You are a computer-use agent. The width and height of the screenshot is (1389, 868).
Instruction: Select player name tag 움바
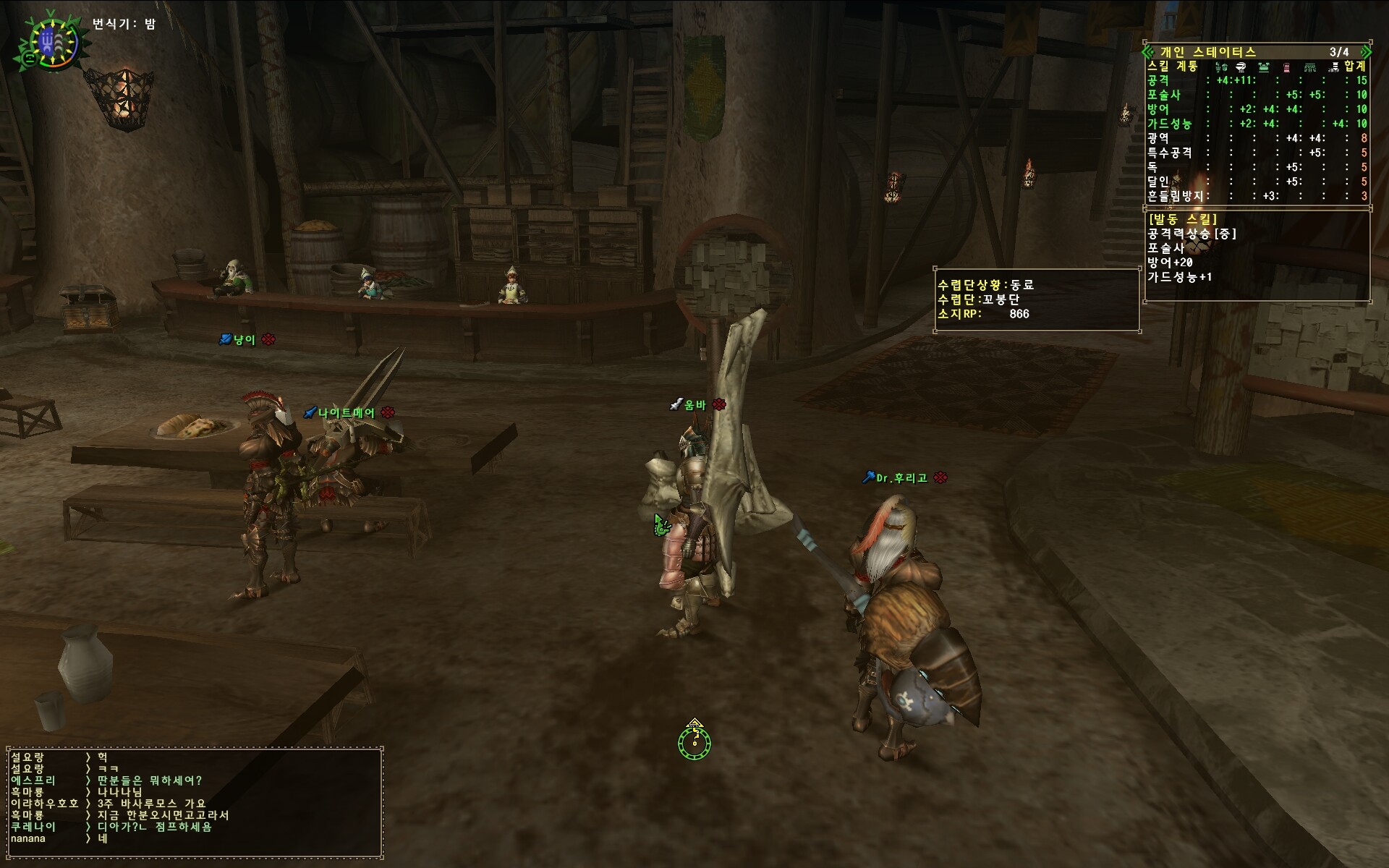point(695,405)
